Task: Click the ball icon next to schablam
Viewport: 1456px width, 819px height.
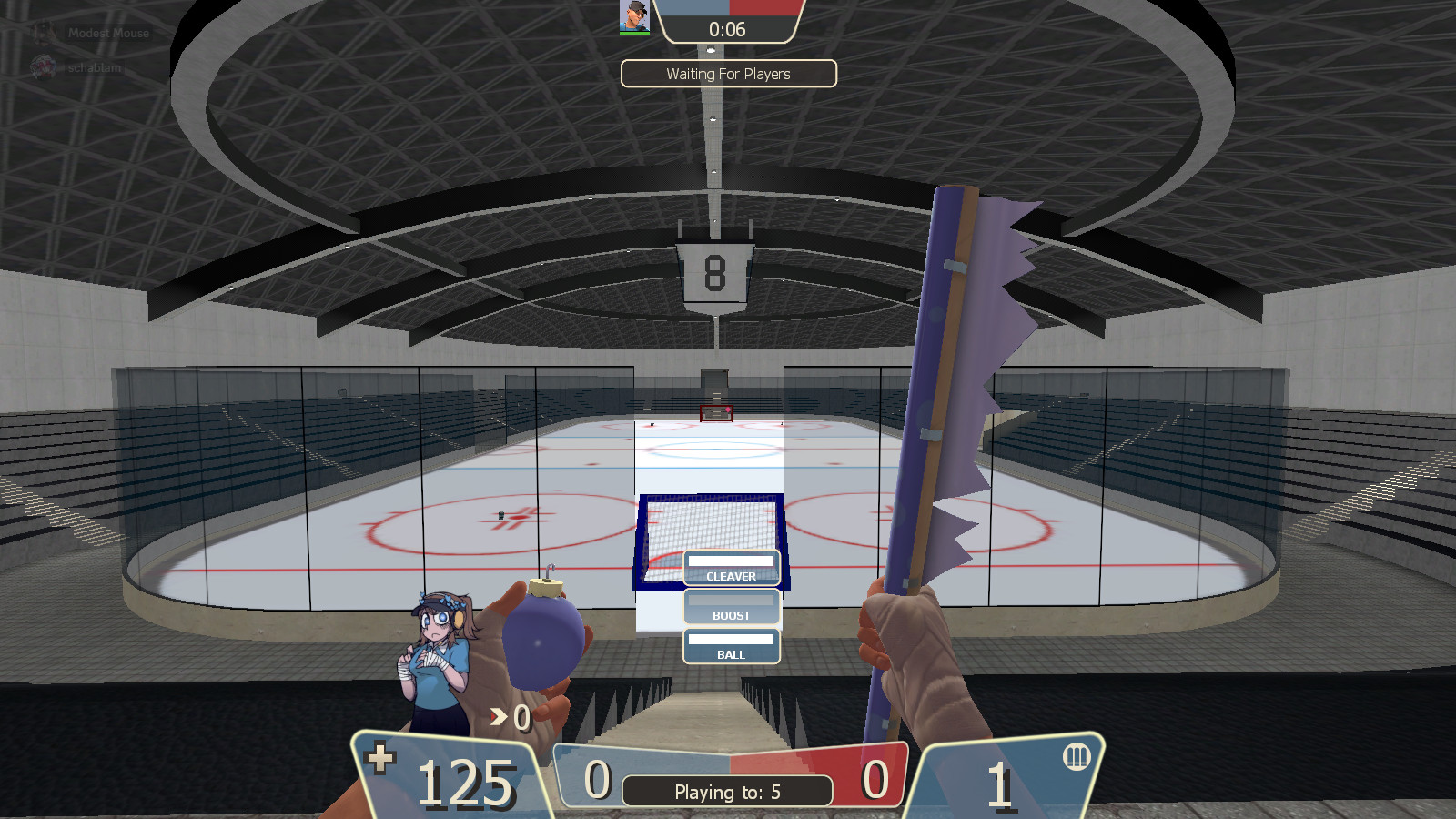Action: point(43,66)
